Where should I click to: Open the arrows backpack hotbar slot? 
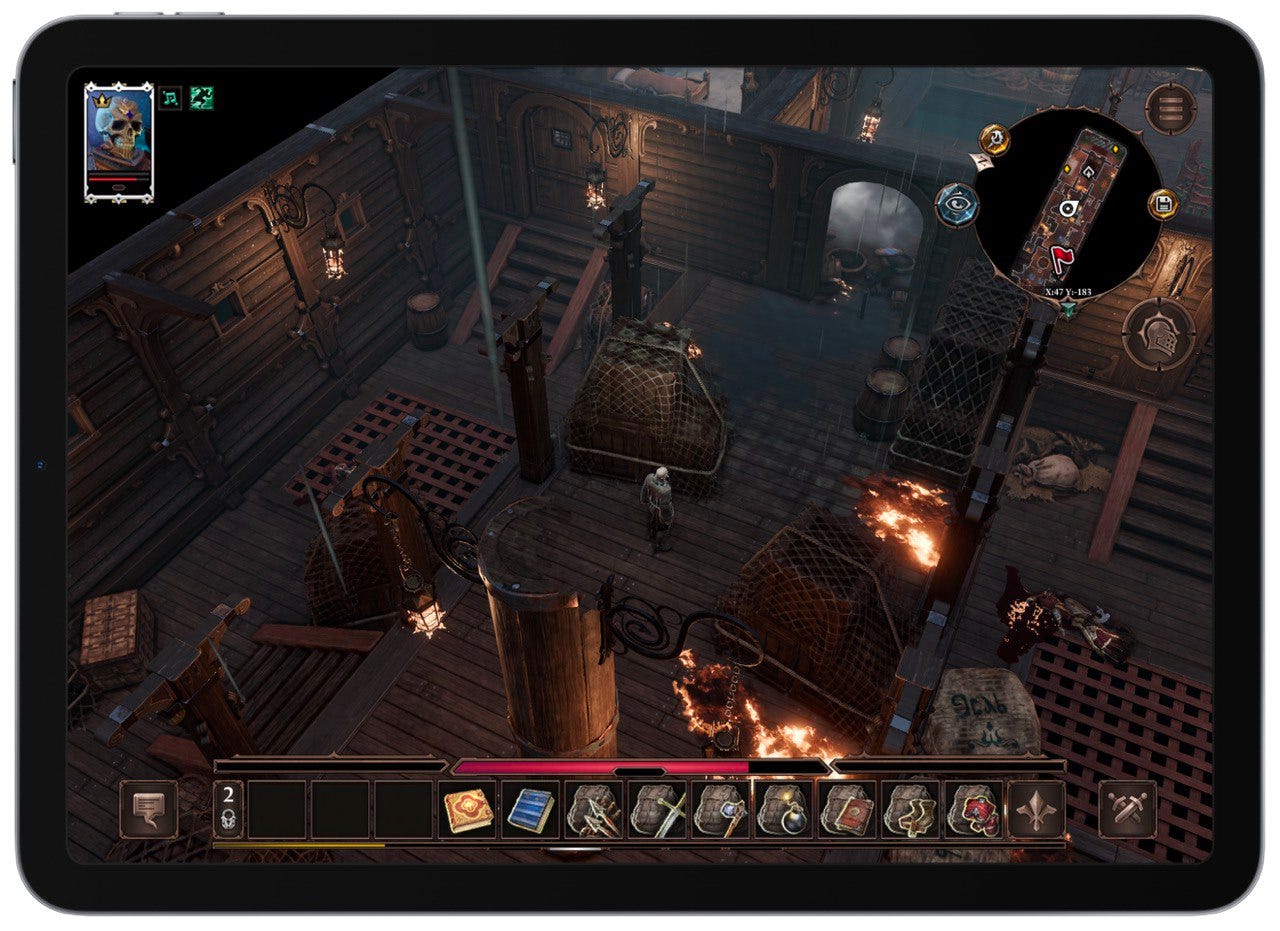(594, 809)
